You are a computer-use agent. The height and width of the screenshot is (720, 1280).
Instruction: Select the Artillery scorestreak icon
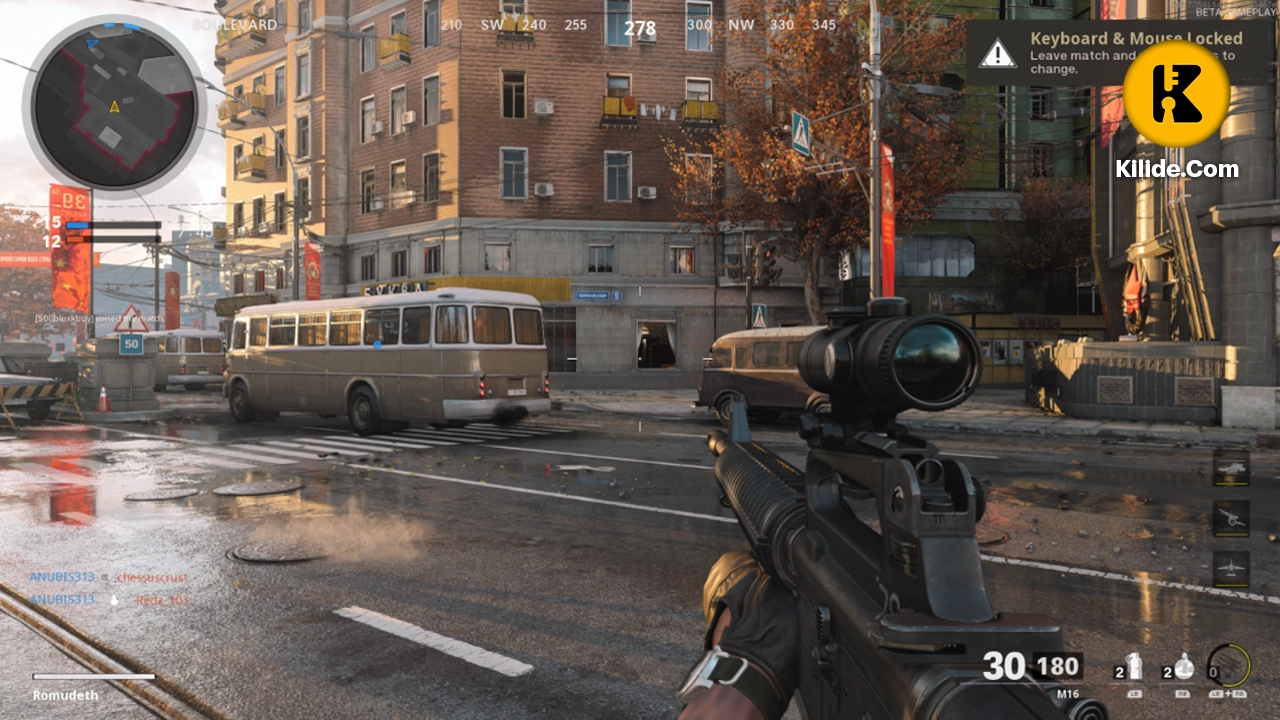pos(1230,515)
